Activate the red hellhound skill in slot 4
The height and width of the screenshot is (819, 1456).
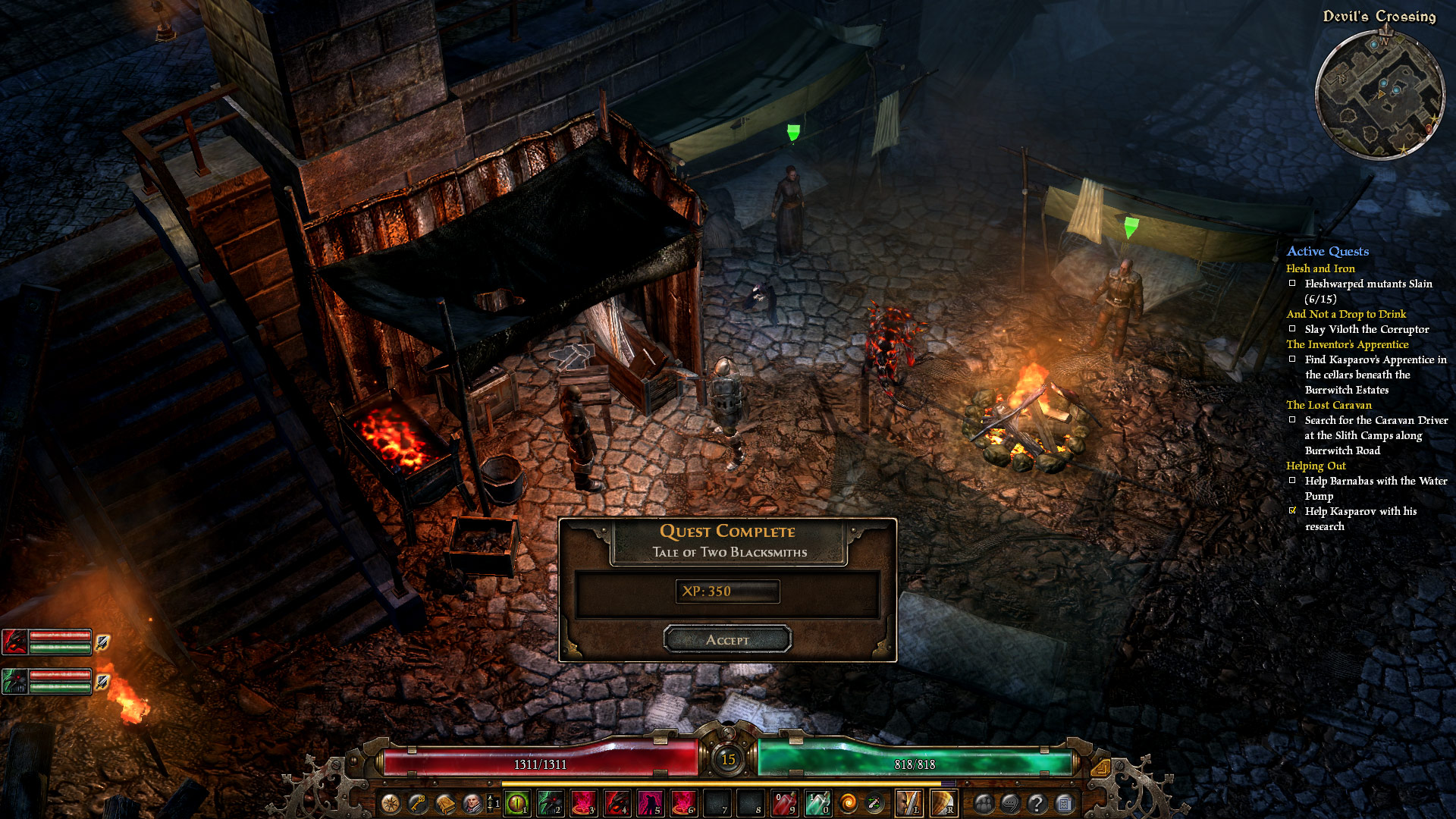pyautogui.click(x=617, y=803)
